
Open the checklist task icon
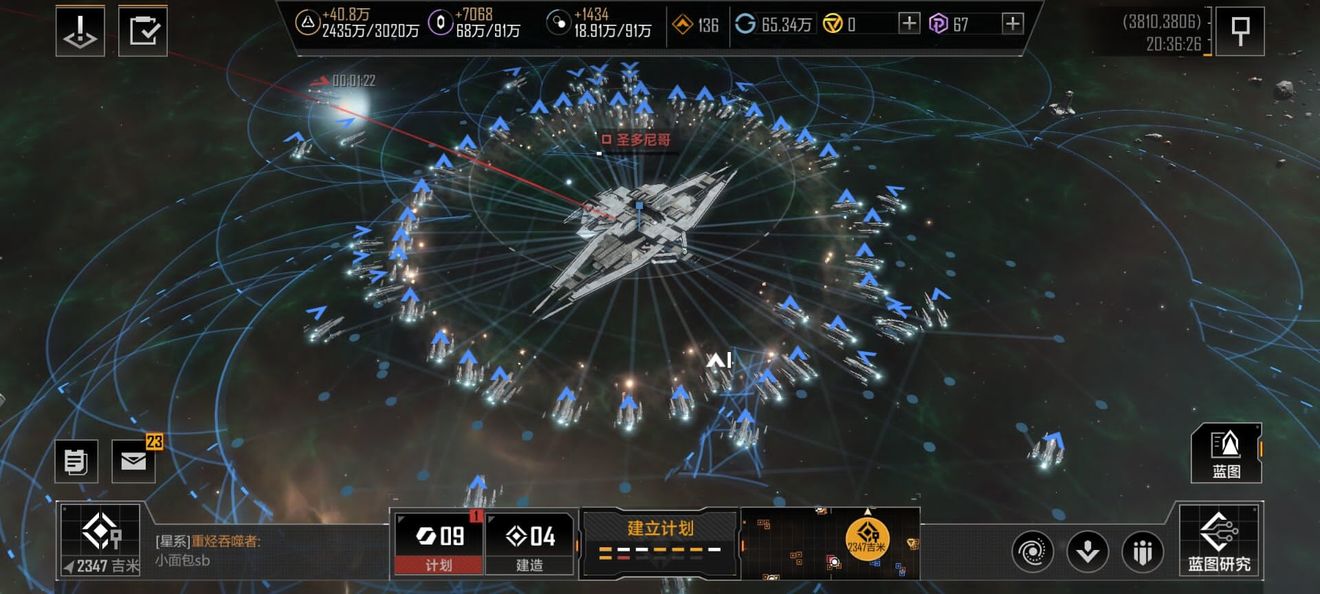(143, 31)
